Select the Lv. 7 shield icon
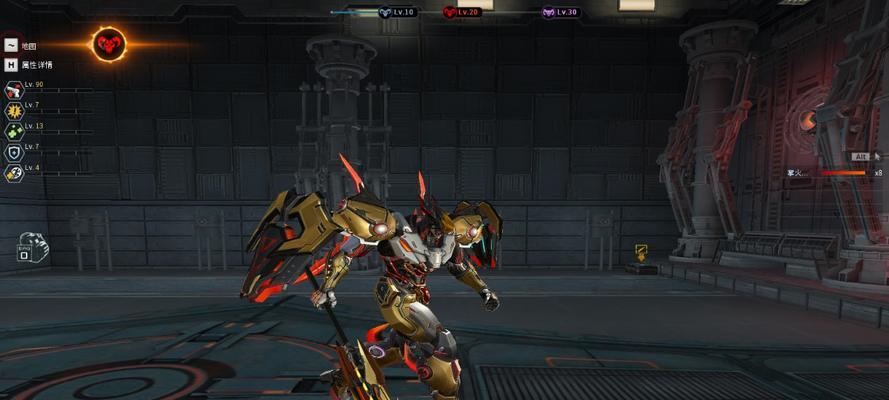This screenshot has width=889, height=400. pos(14,153)
